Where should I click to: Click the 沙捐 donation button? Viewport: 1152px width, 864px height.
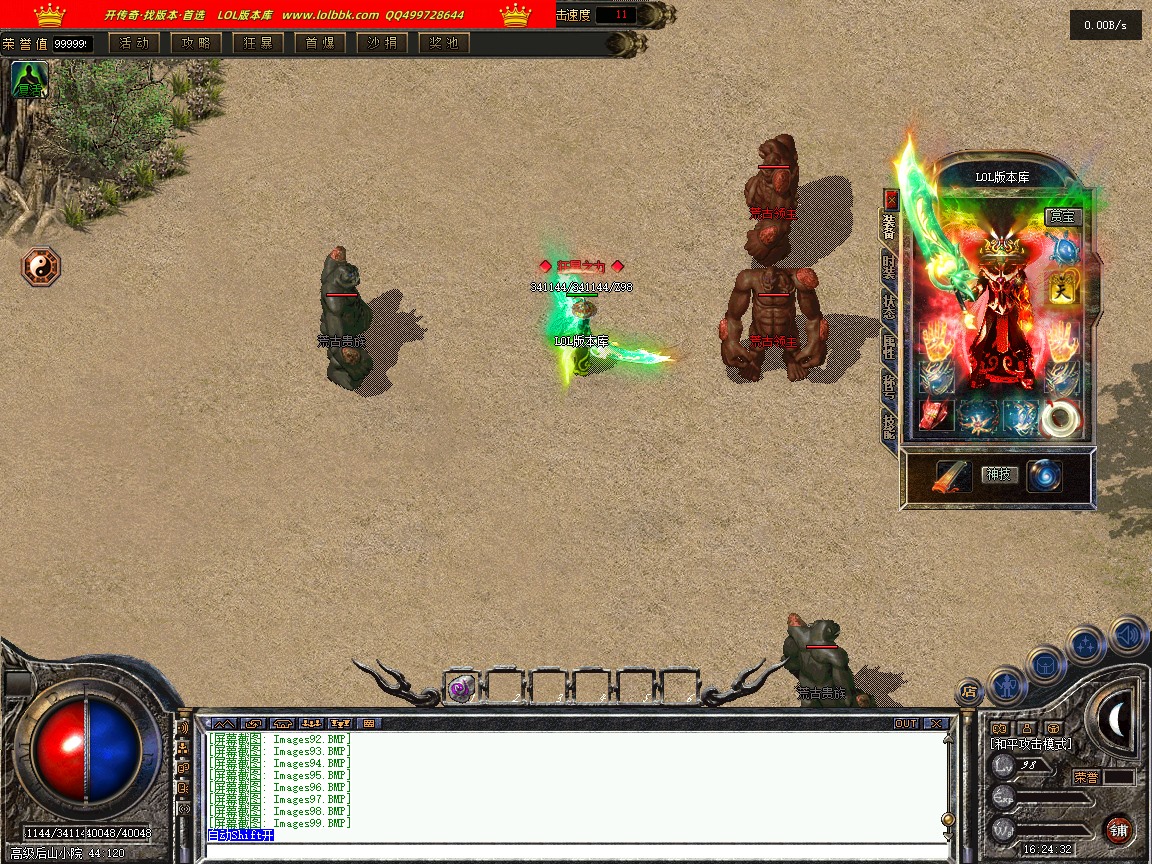(x=382, y=43)
